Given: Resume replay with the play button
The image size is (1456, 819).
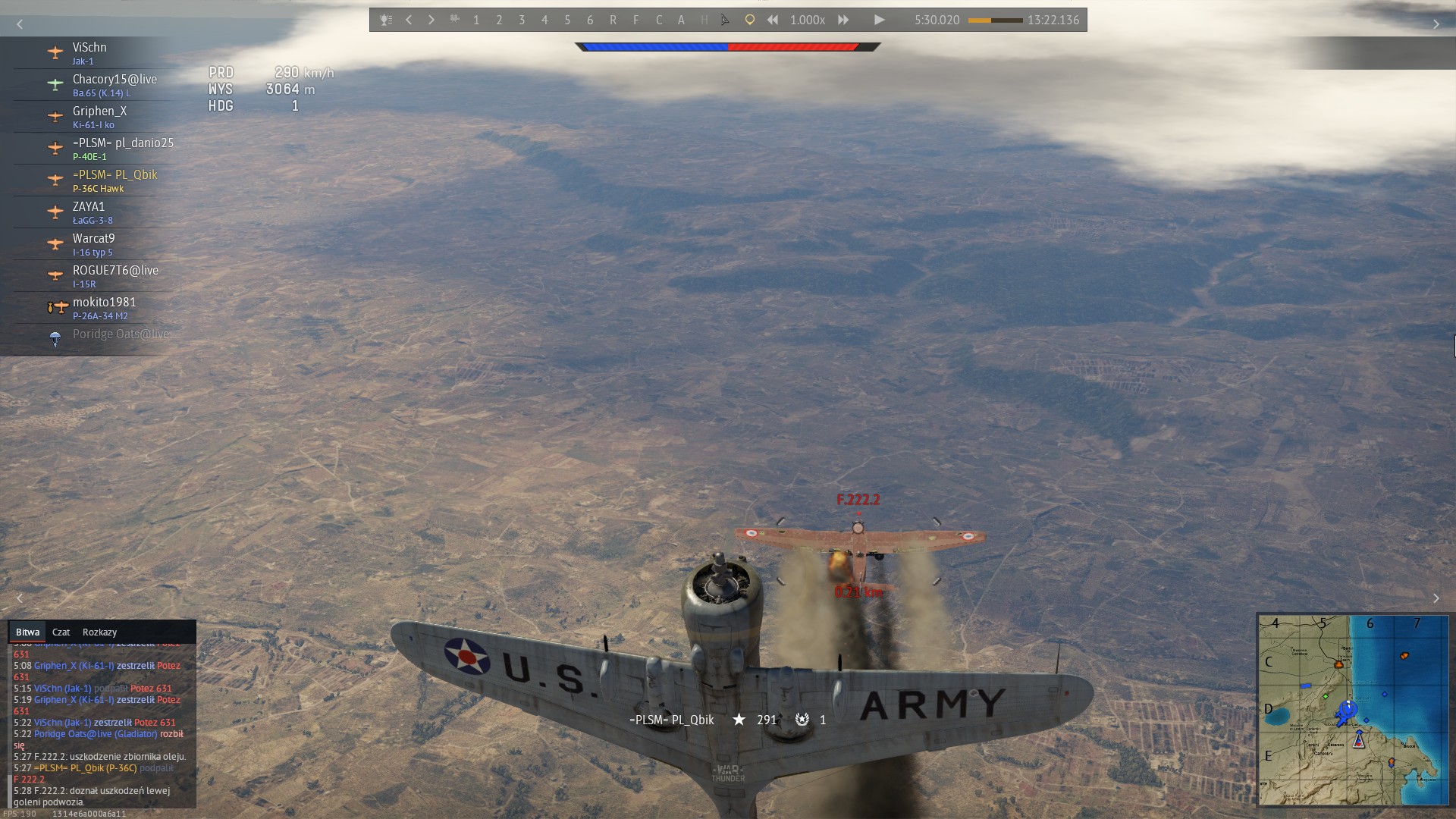Looking at the screenshot, I should 879,20.
